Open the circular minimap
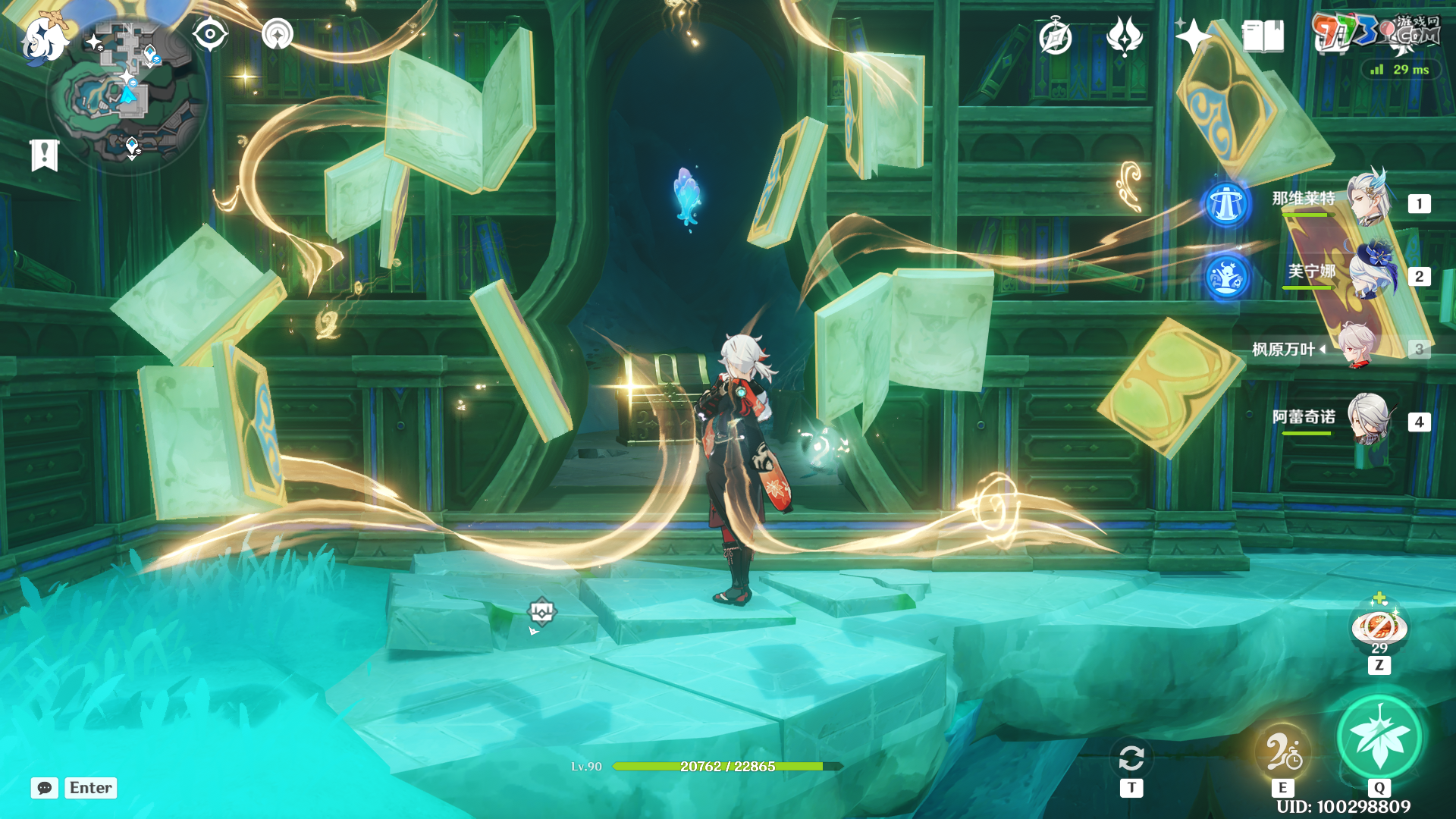 click(127, 96)
